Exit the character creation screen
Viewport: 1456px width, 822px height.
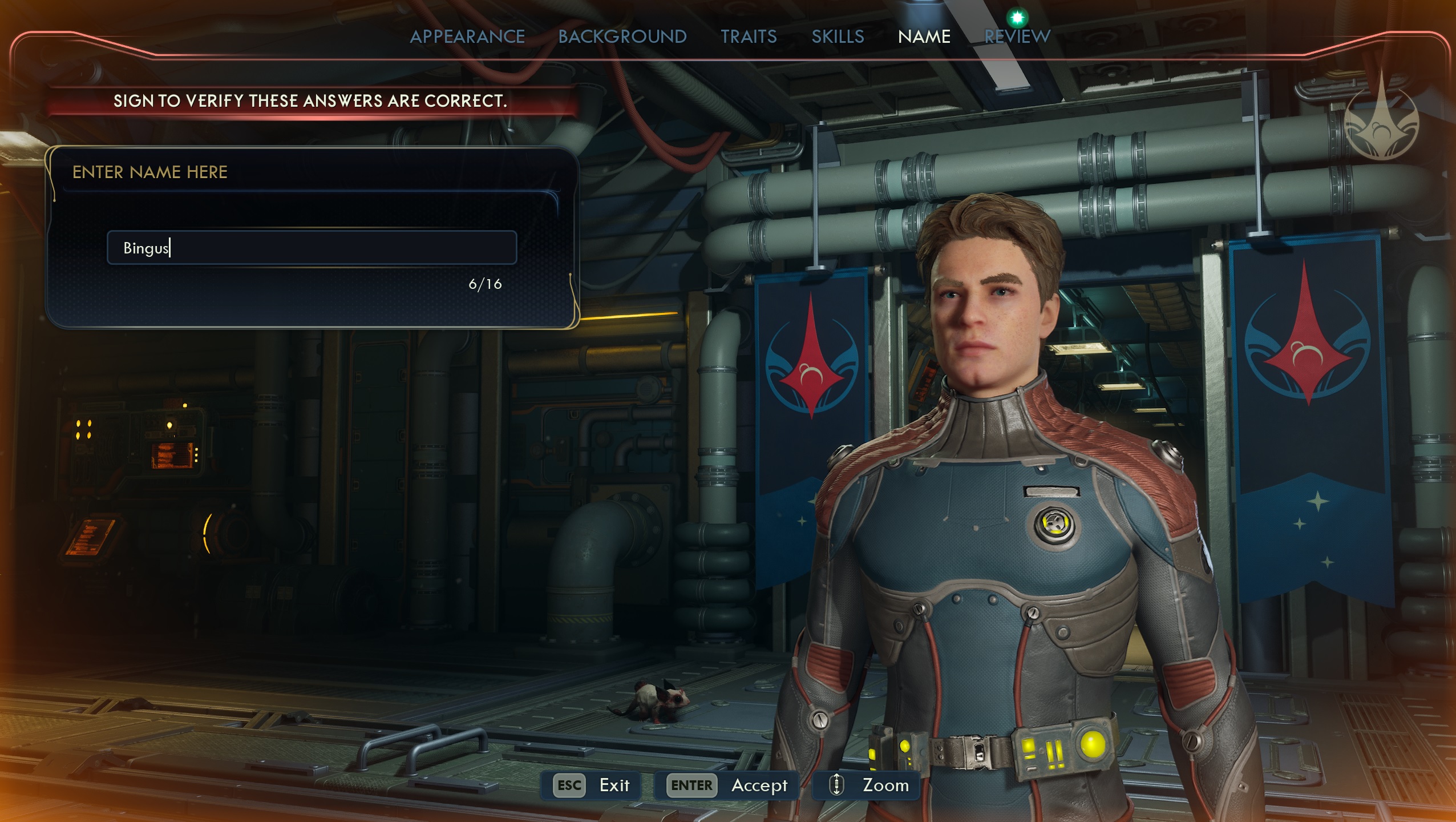[591, 785]
